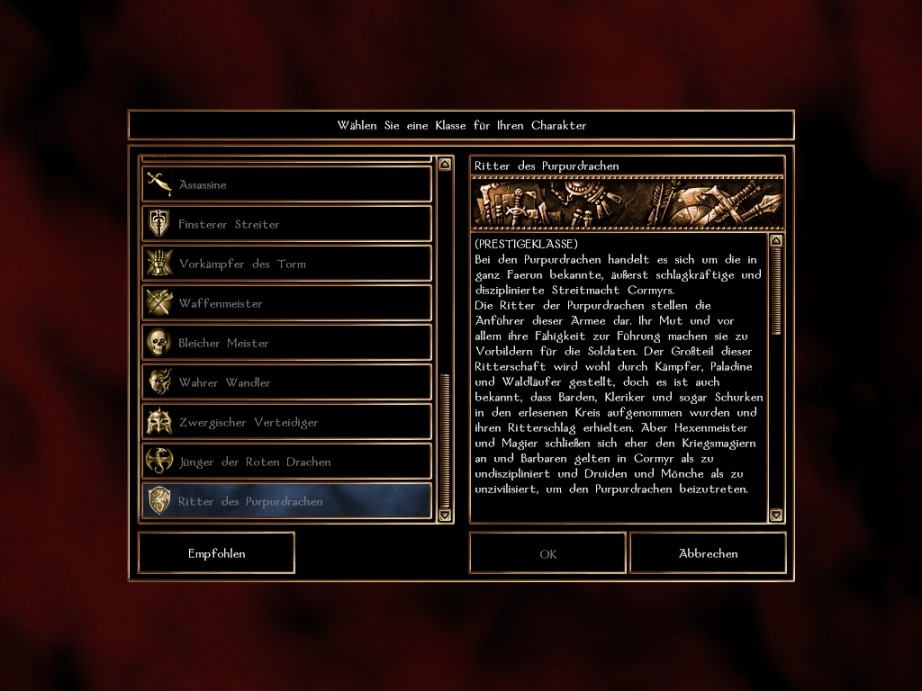
Task: Confirm class choice with OK
Action: point(547,553)
